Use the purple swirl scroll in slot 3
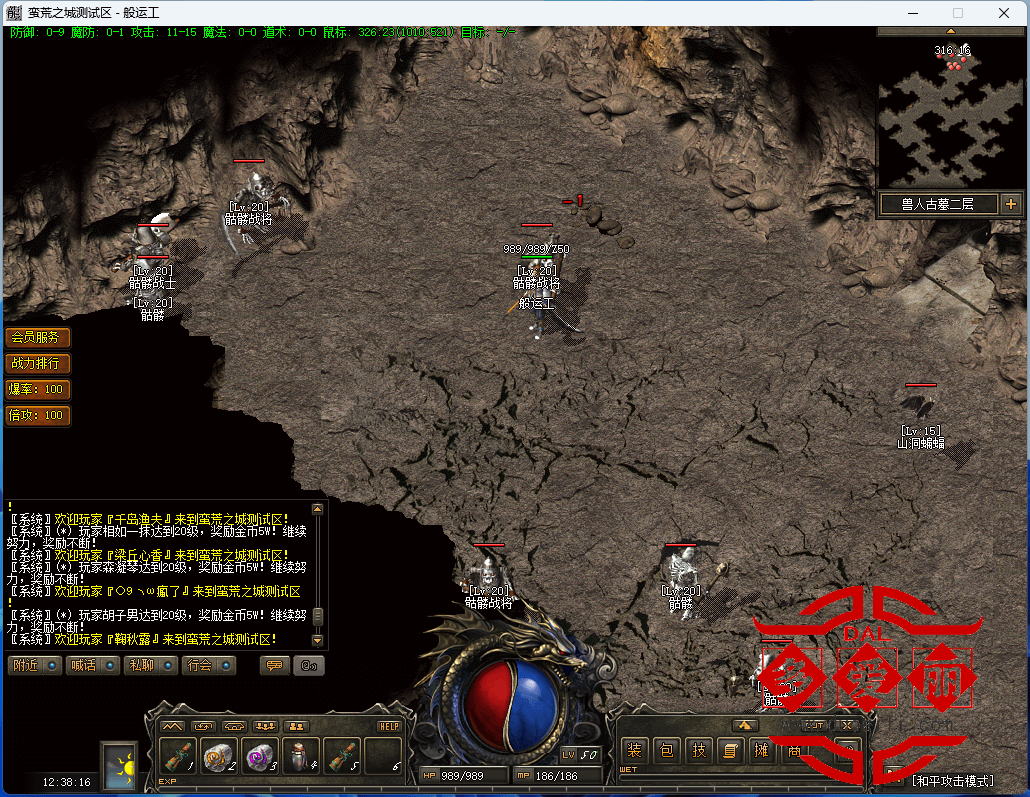Viewport: 1030px width, 797px height. tap(260, 756)
